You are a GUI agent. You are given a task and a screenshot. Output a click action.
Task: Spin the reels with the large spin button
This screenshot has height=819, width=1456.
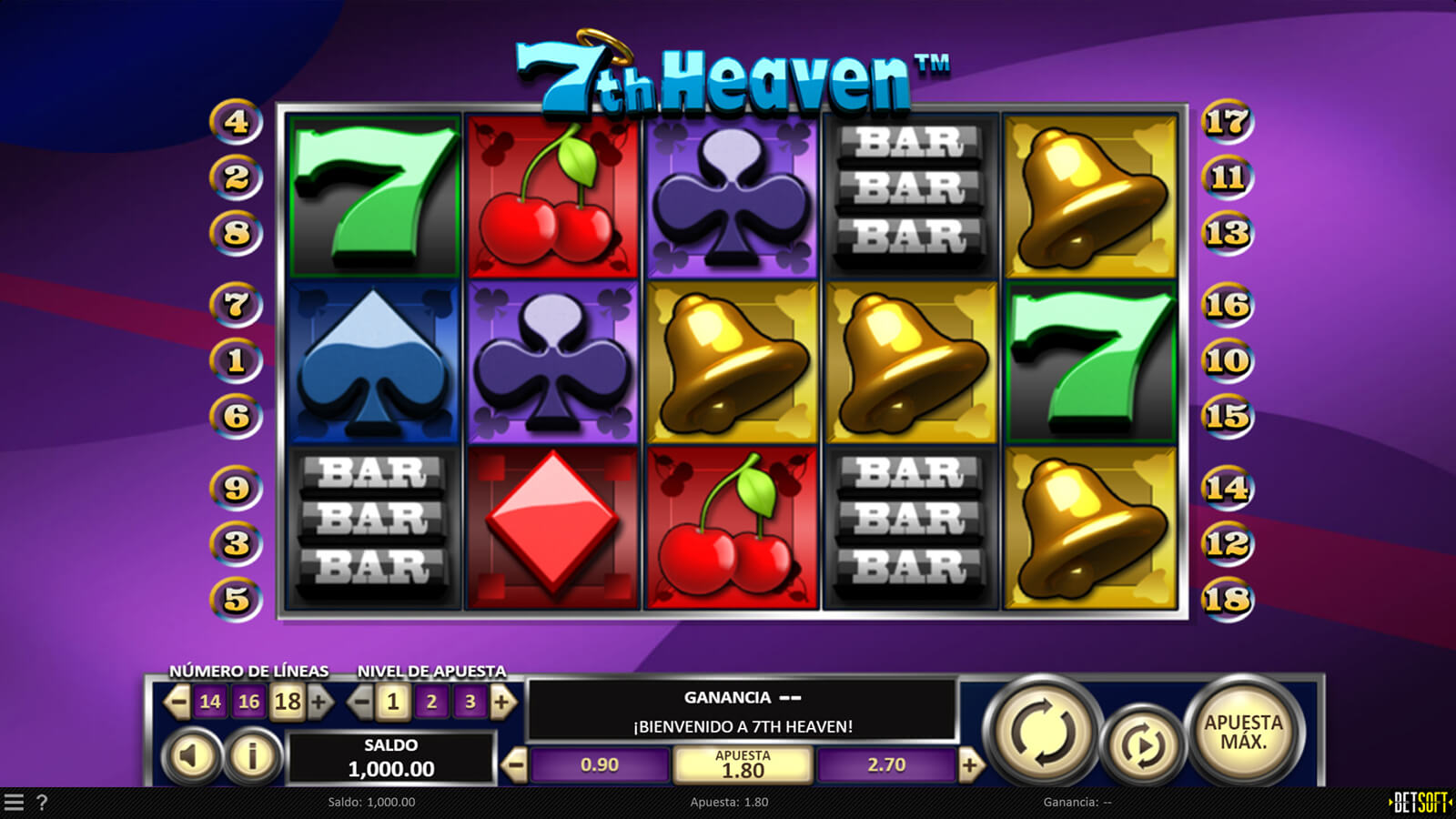pyautogui.click(x=1043, y=731)
